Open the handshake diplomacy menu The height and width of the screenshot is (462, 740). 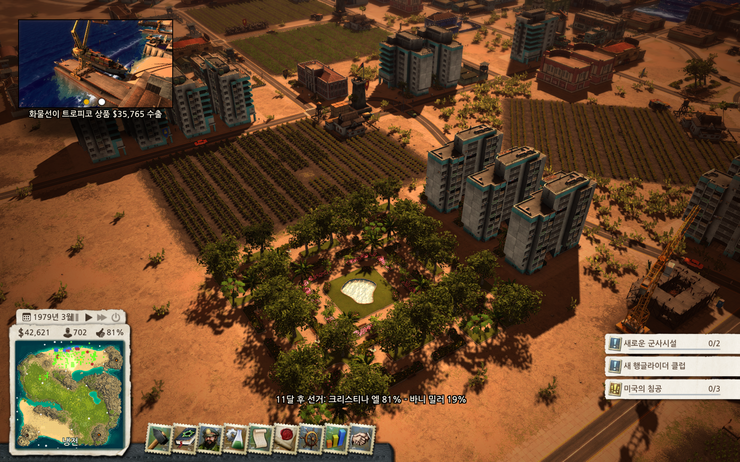pyautogui.click(x=360, y=437)
